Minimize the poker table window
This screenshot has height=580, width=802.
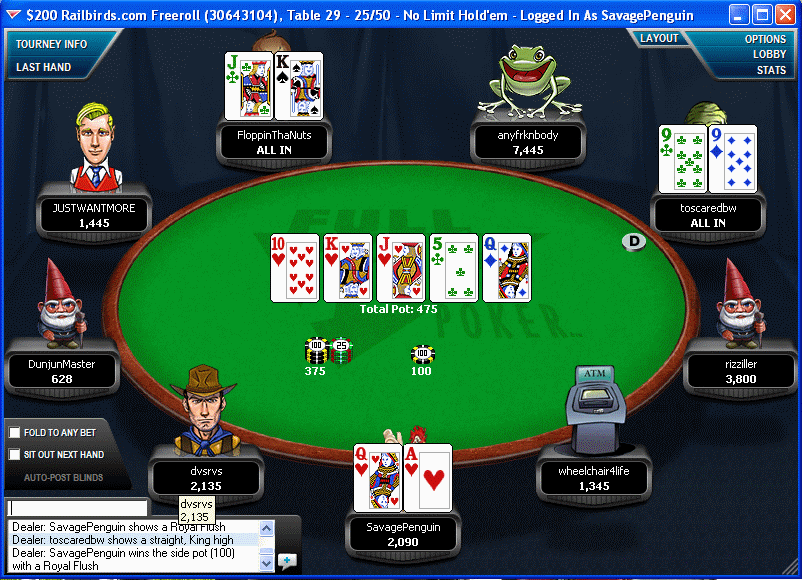point(738,15)
